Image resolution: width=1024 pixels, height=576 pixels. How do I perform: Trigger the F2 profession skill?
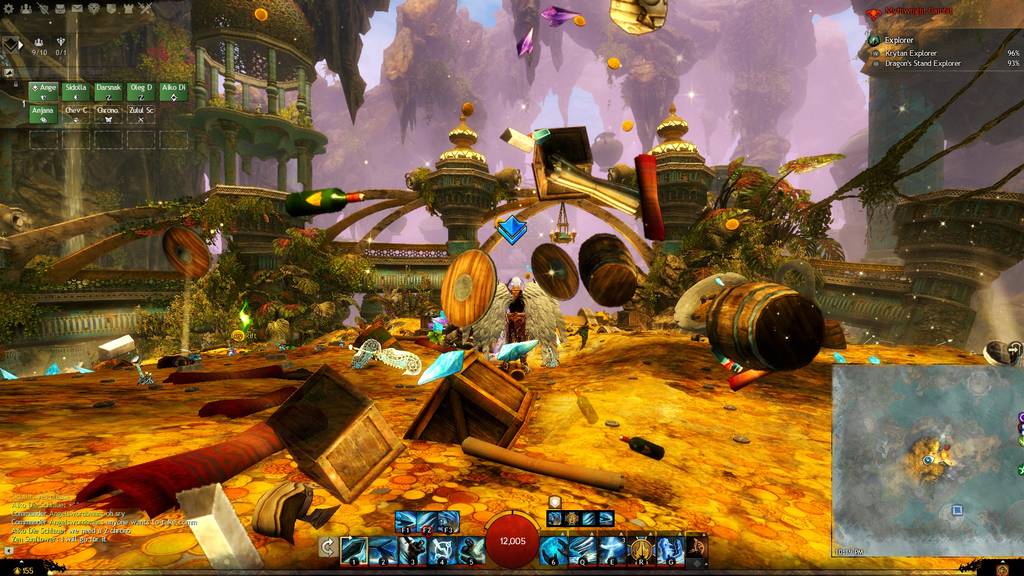pyautogui.click(x=427, y=521)
